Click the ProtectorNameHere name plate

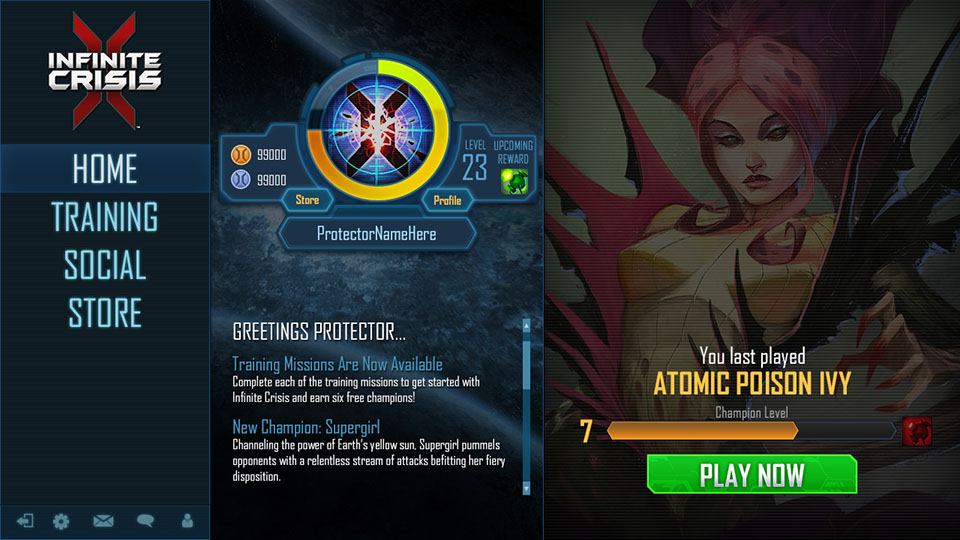tap(377, 234)
